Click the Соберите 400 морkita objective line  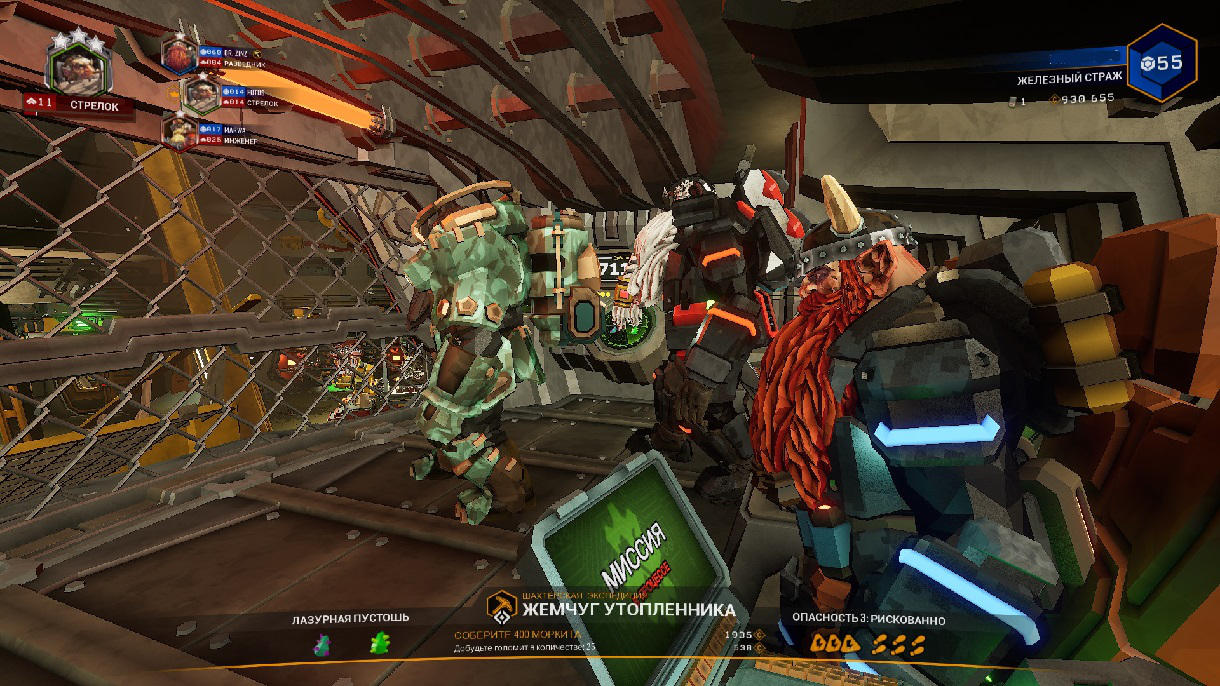click(517, 635)
